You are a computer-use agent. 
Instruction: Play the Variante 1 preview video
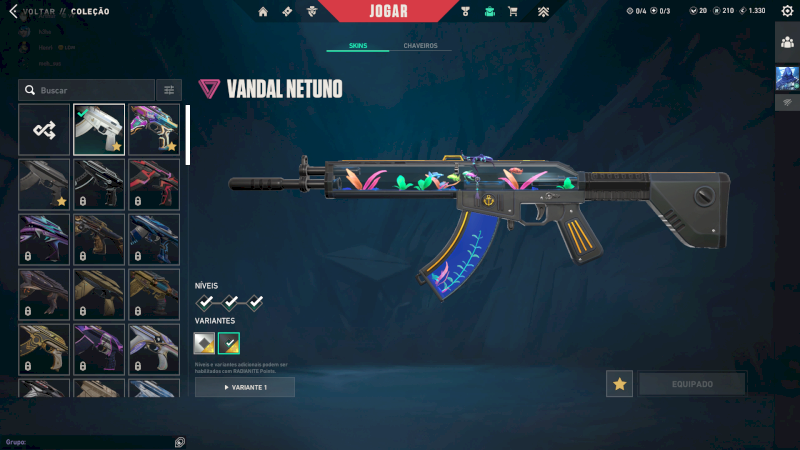[245, 387]
